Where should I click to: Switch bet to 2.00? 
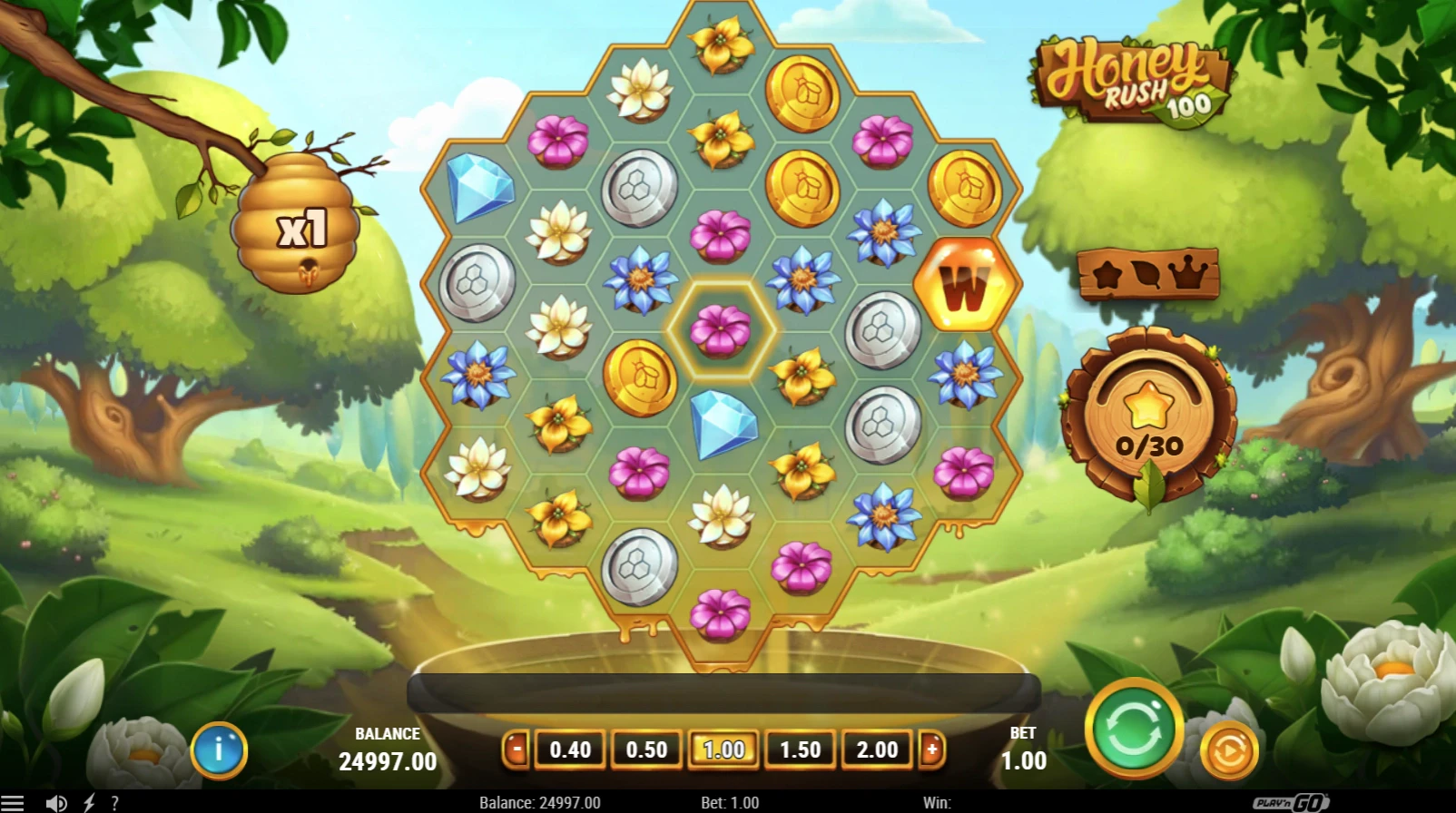[876, 750]
